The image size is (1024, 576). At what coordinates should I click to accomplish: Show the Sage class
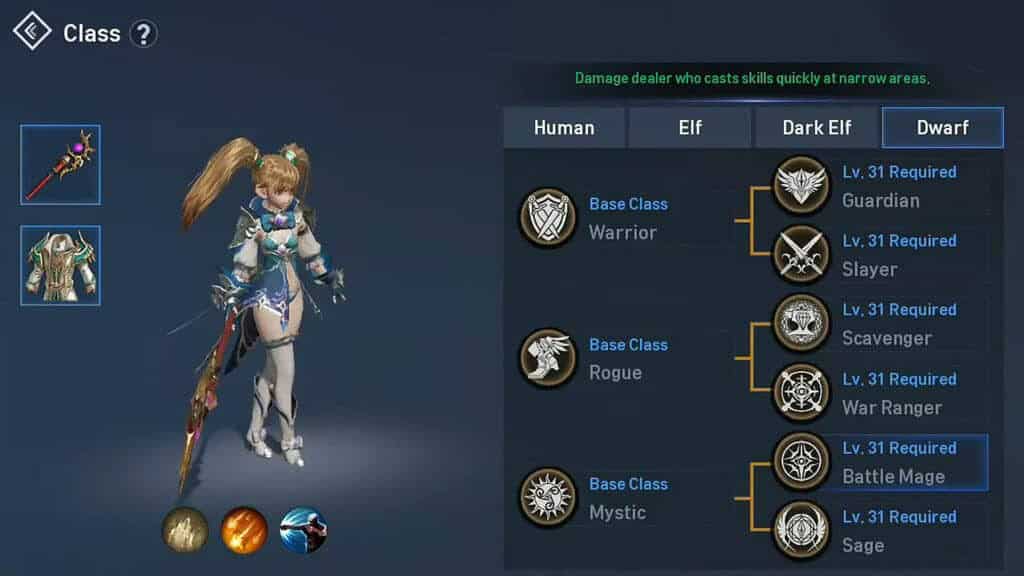802,531
